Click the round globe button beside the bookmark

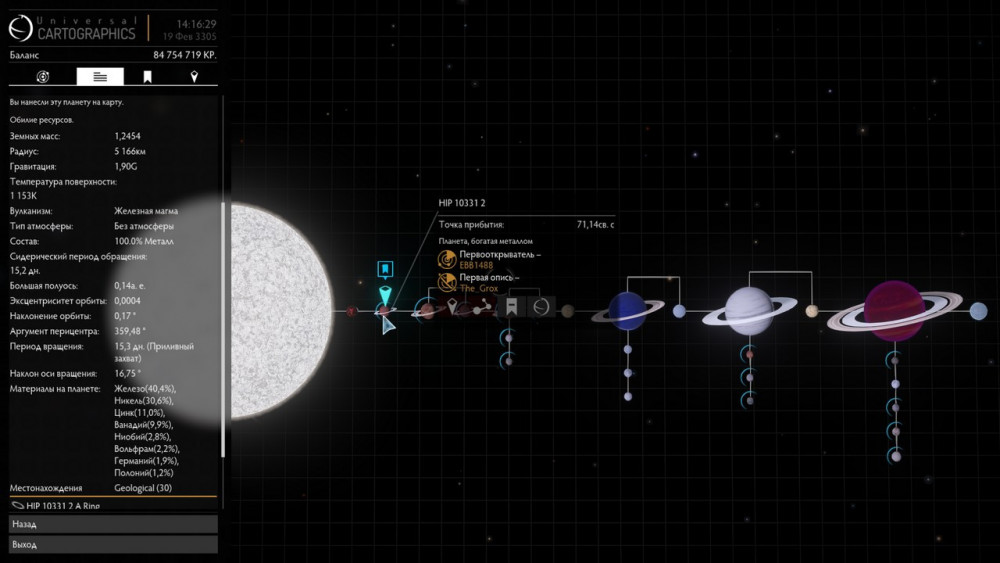[x=541, y=307]
